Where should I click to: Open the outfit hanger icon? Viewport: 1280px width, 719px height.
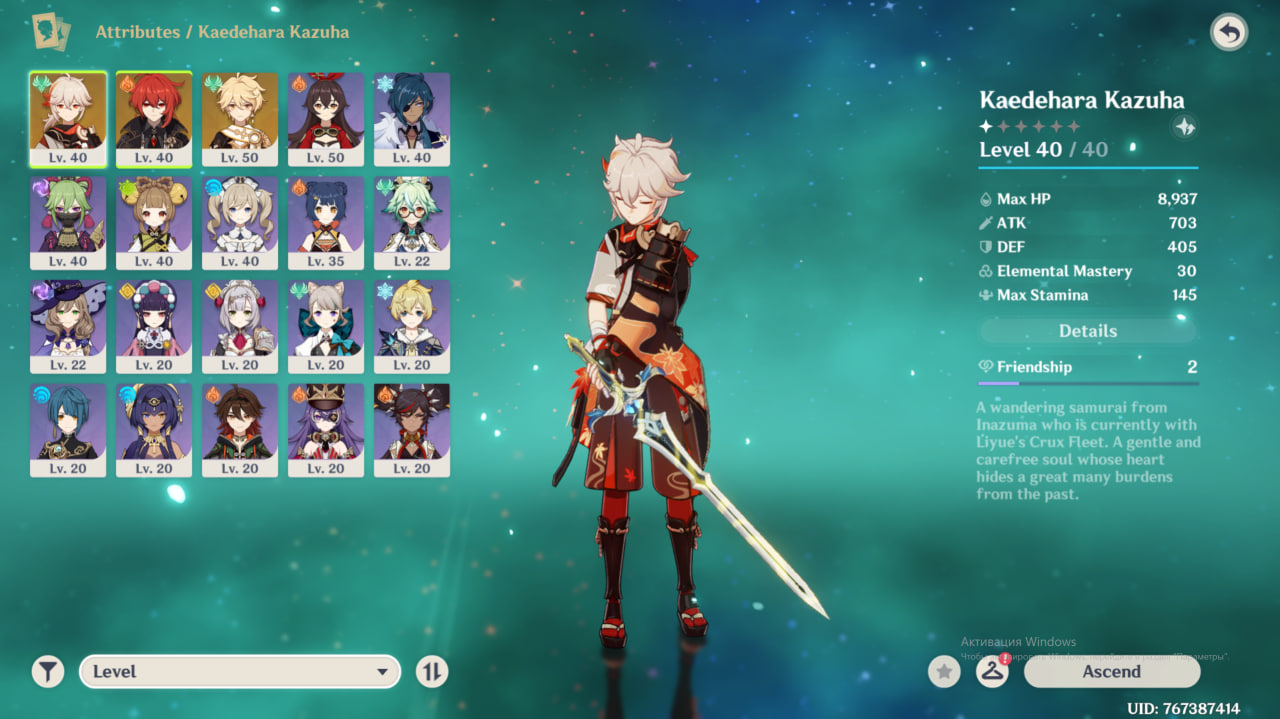pyautogui.click(x=992, y=672)
